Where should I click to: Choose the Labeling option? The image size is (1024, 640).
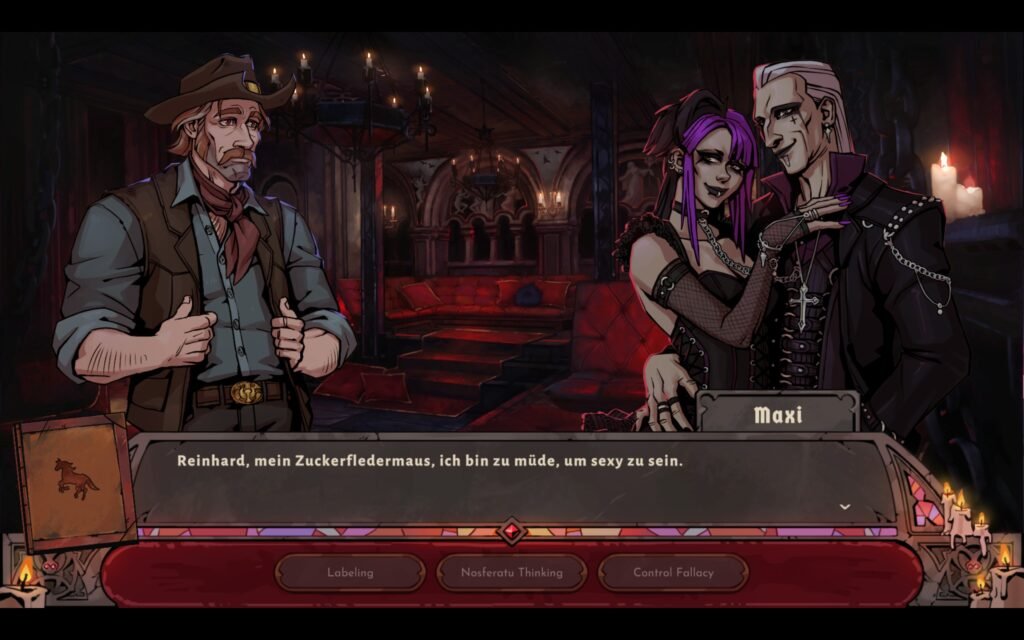(x=350, y=573)
